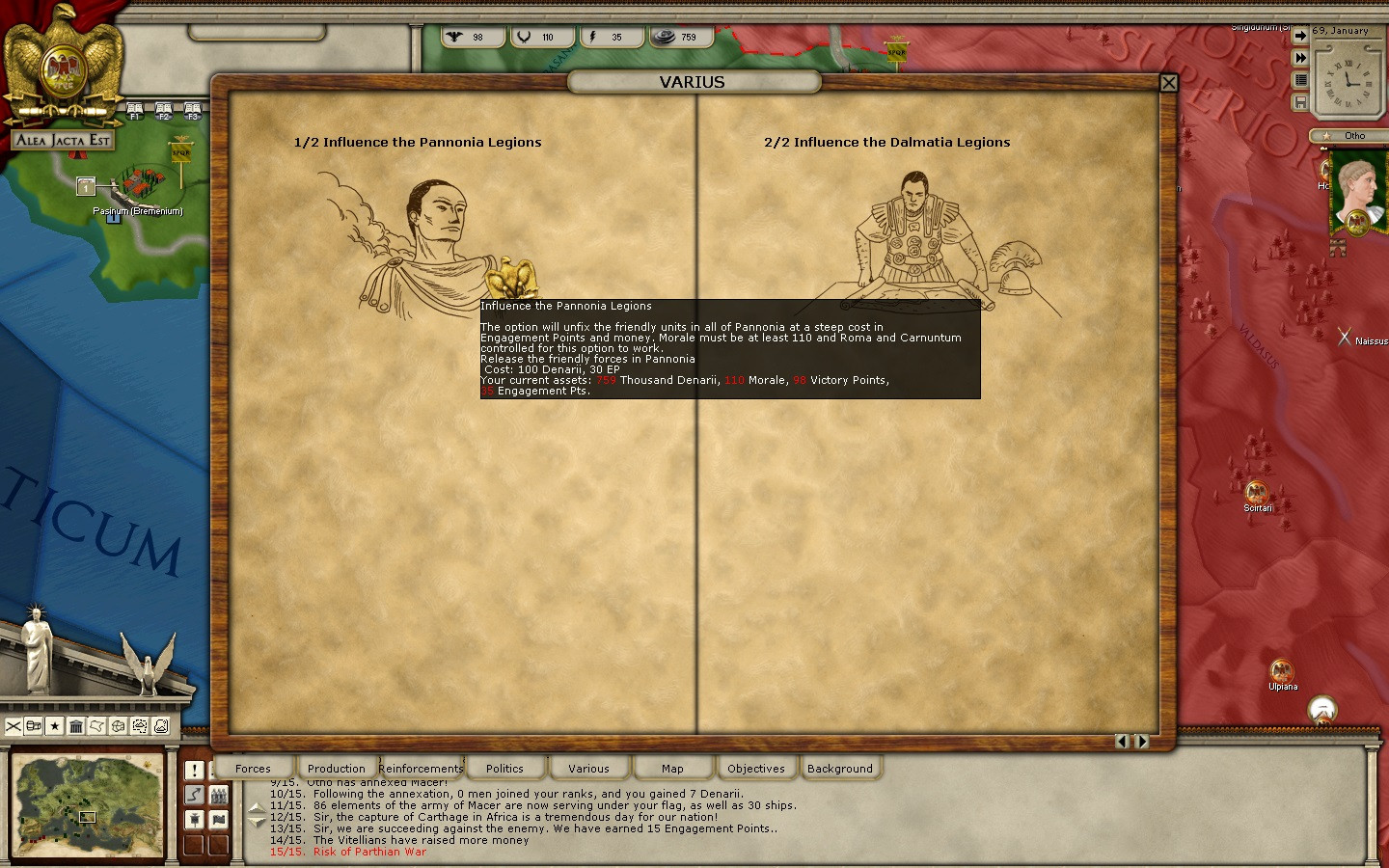View the Objectives tab

[756, 769]
